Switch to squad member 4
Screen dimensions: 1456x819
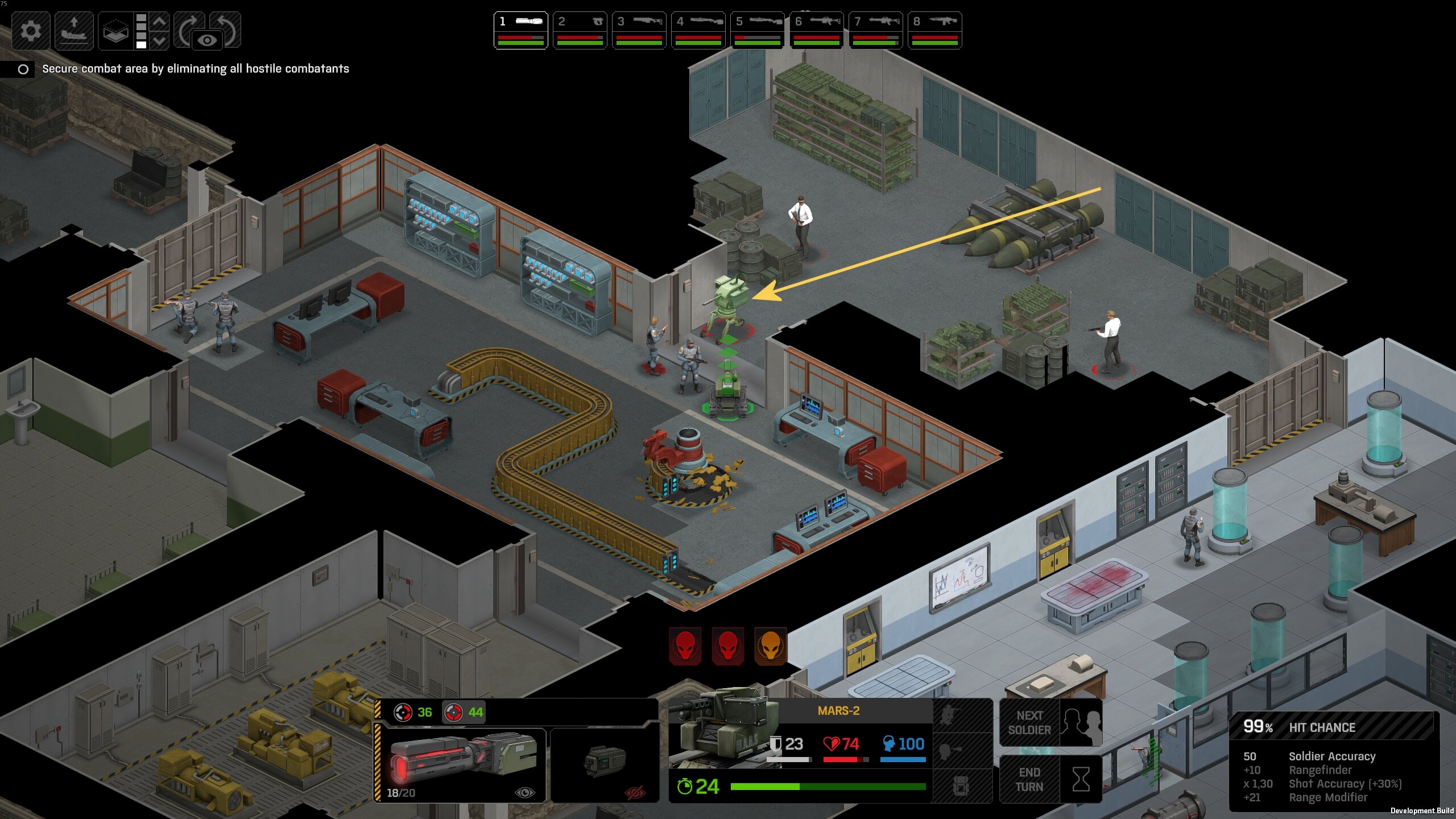(698, 30)
